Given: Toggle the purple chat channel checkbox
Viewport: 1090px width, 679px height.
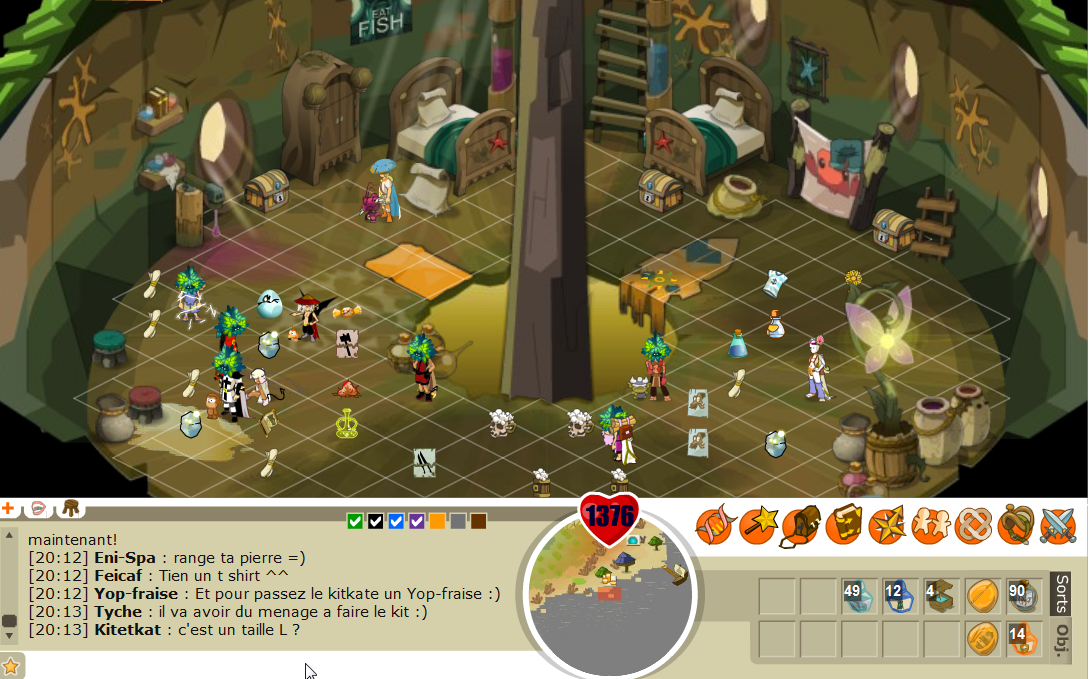Looking at the screenshot, I should 417,521.
